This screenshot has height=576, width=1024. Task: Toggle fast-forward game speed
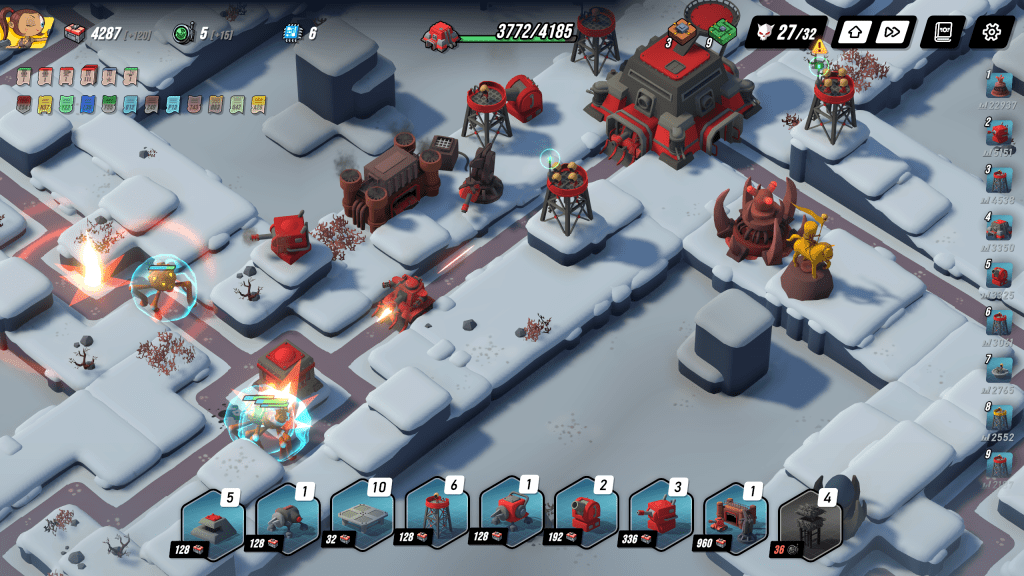(893, 32)
